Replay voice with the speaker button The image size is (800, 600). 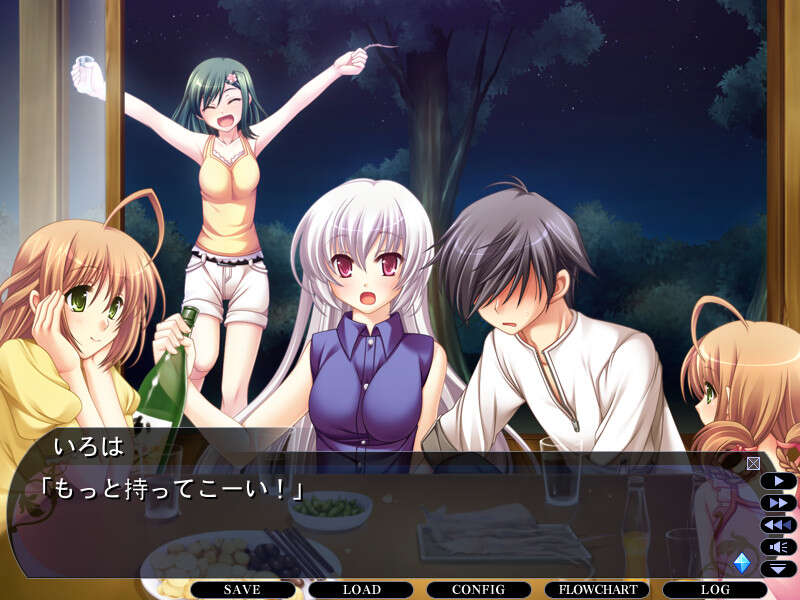(778, 547)
